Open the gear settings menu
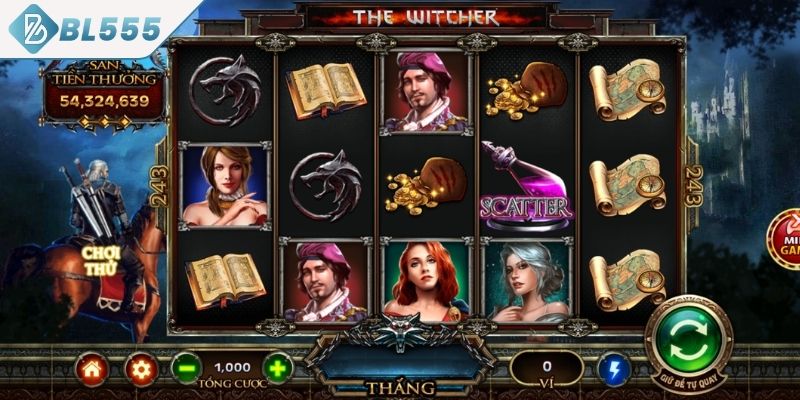 pyautogui.click(x=140, y=369)
